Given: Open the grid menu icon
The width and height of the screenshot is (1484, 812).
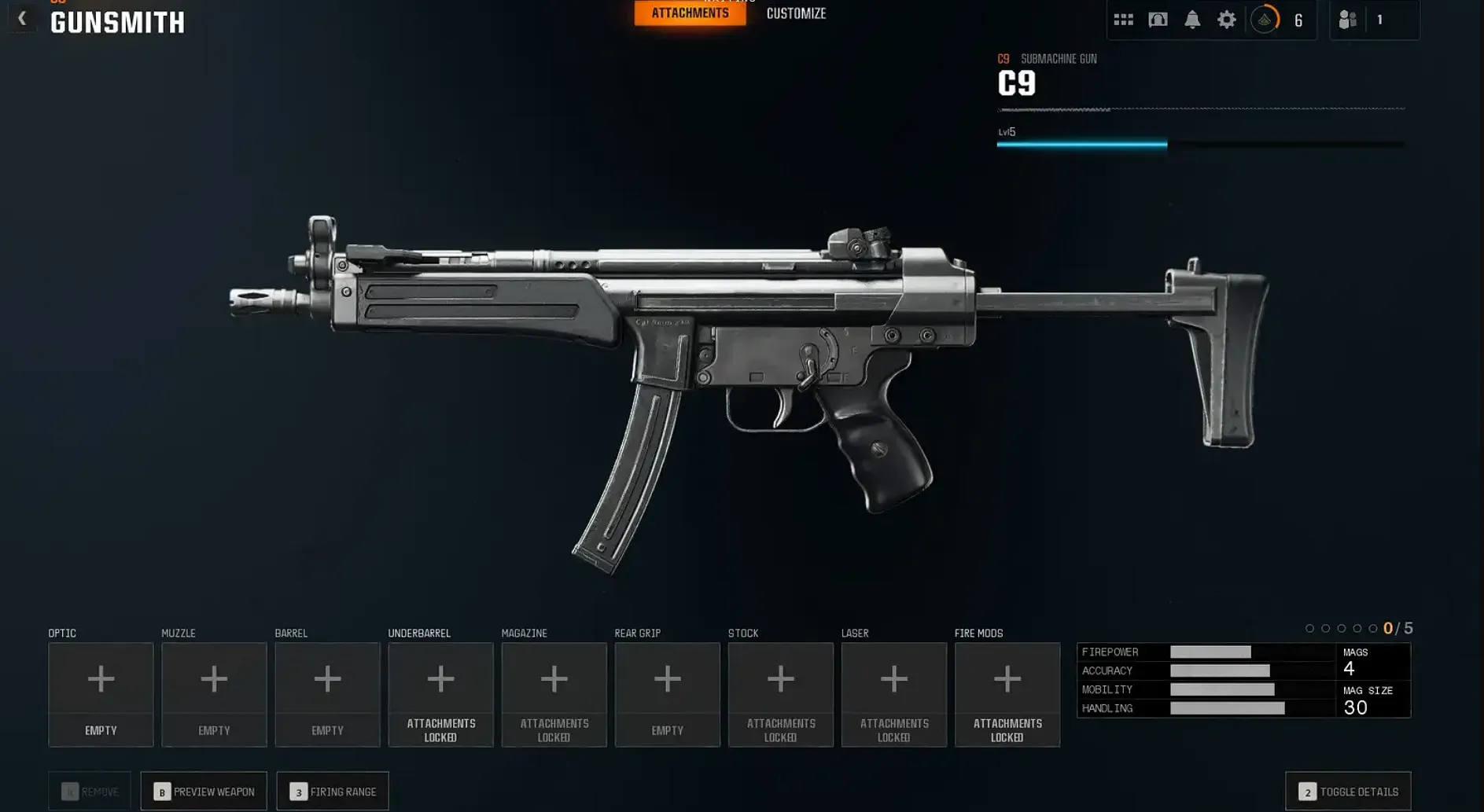Looking at the screenshot, I should (1123, 20).
